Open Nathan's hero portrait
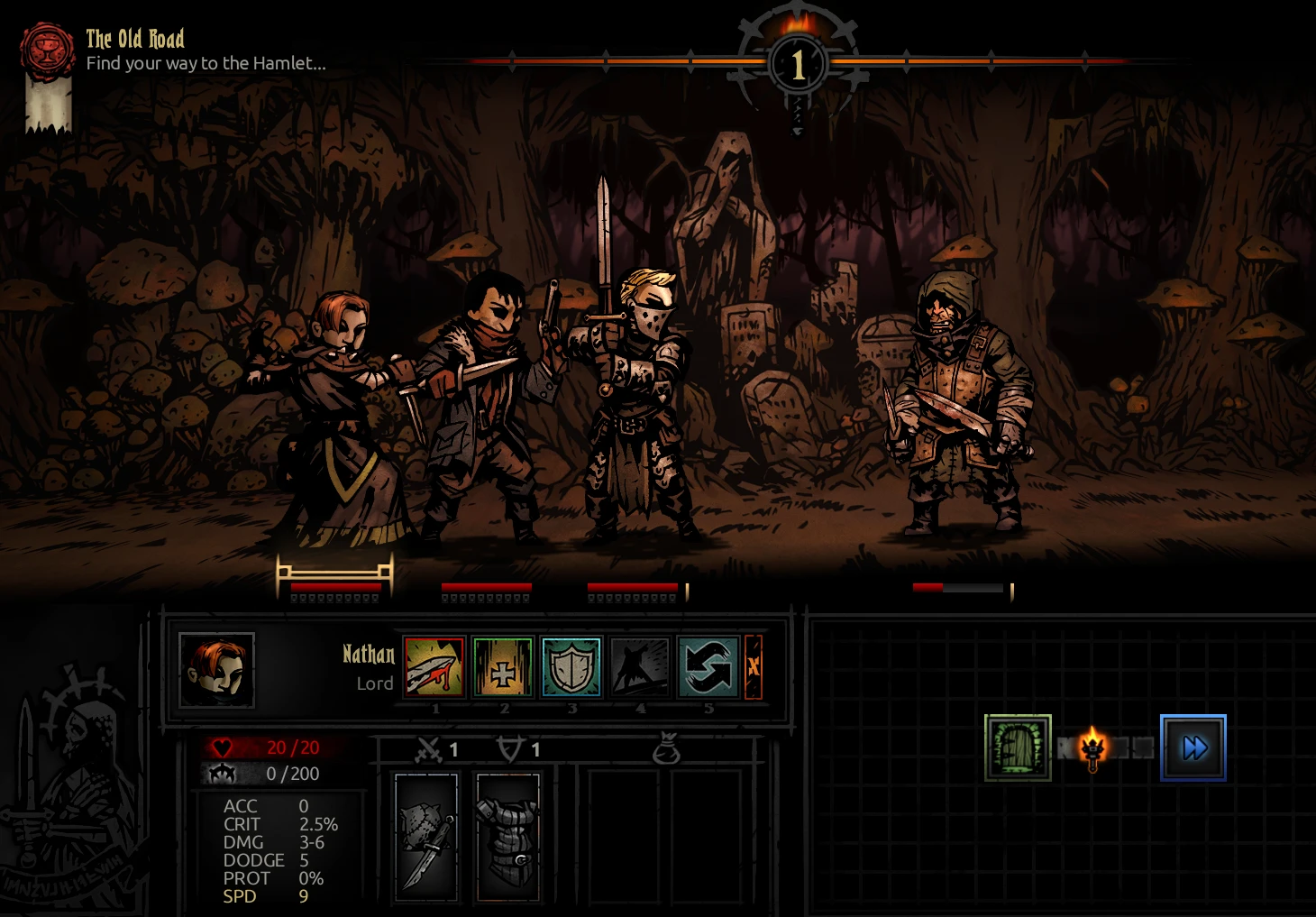The width and height of the screenshot is (1316, 917). pyautogui.click(x=216, y=670)
